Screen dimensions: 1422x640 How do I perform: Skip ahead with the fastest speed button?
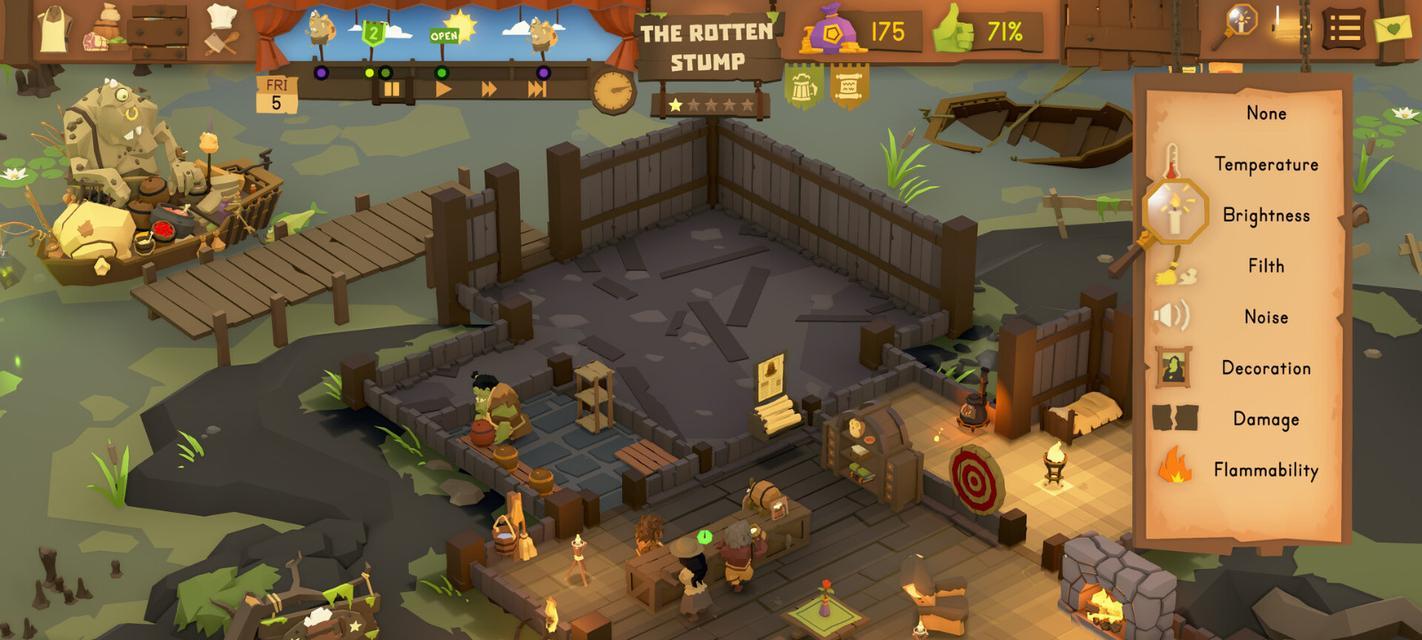point(537,89)
